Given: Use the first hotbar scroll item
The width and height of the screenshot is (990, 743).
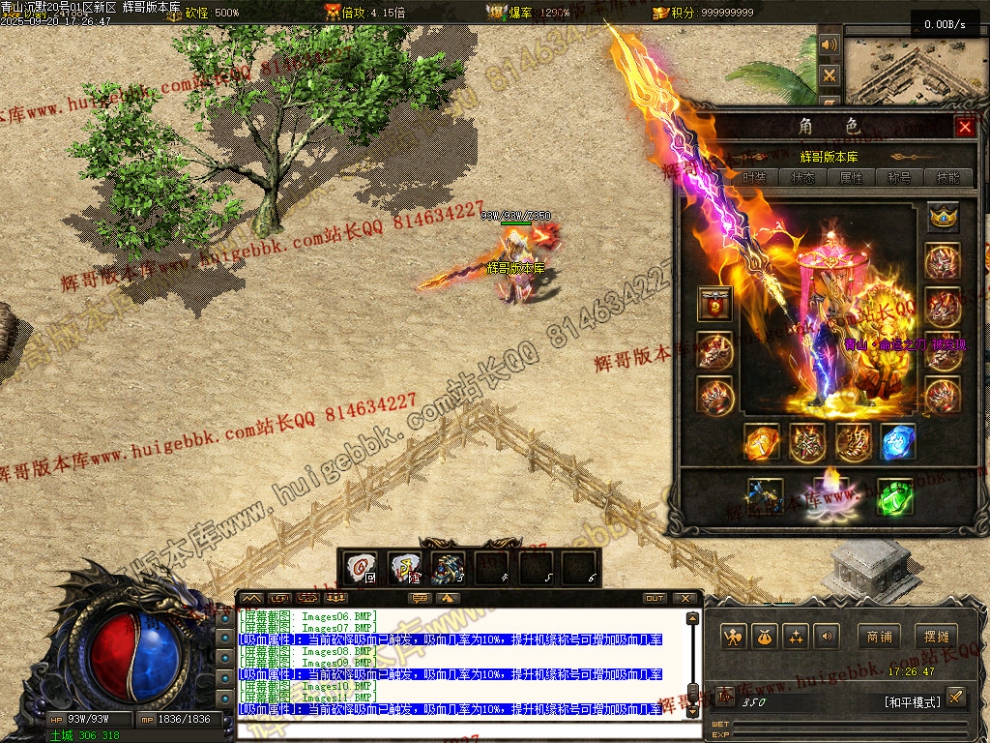Looking at the screenshot, I should (360, 570).
